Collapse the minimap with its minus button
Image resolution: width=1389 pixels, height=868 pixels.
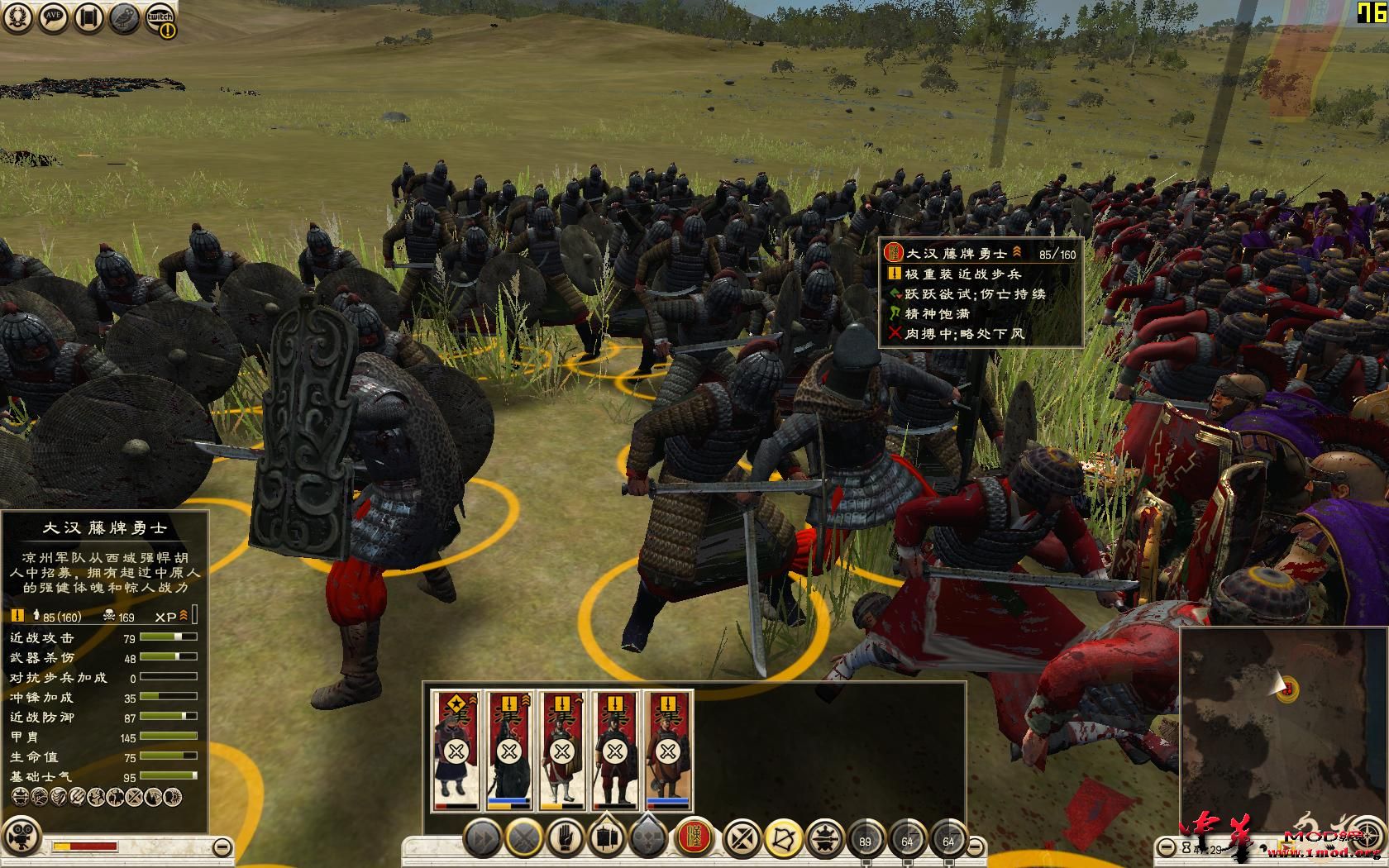[1166, 847]
